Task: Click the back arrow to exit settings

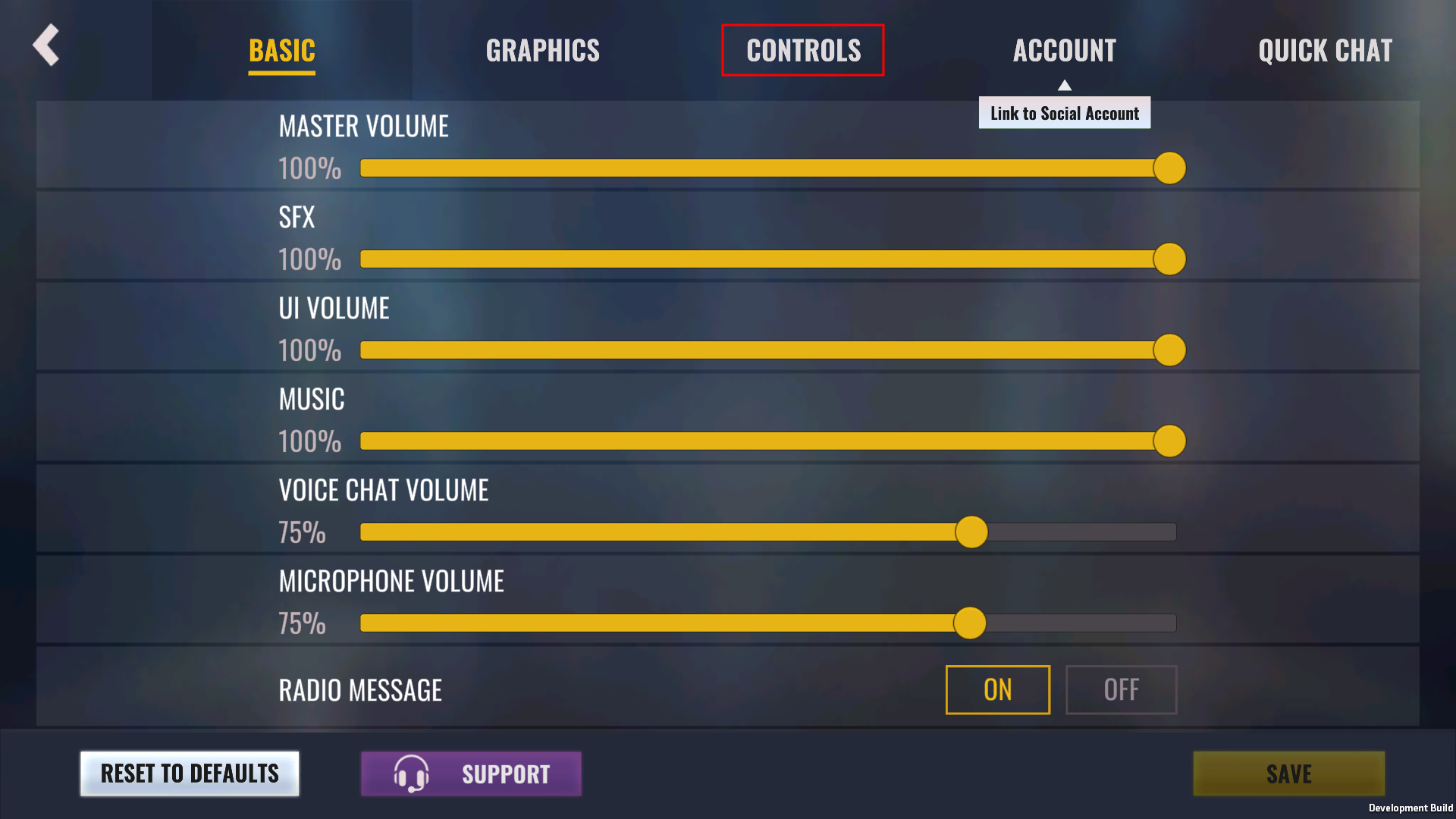Action: (45, 45)
